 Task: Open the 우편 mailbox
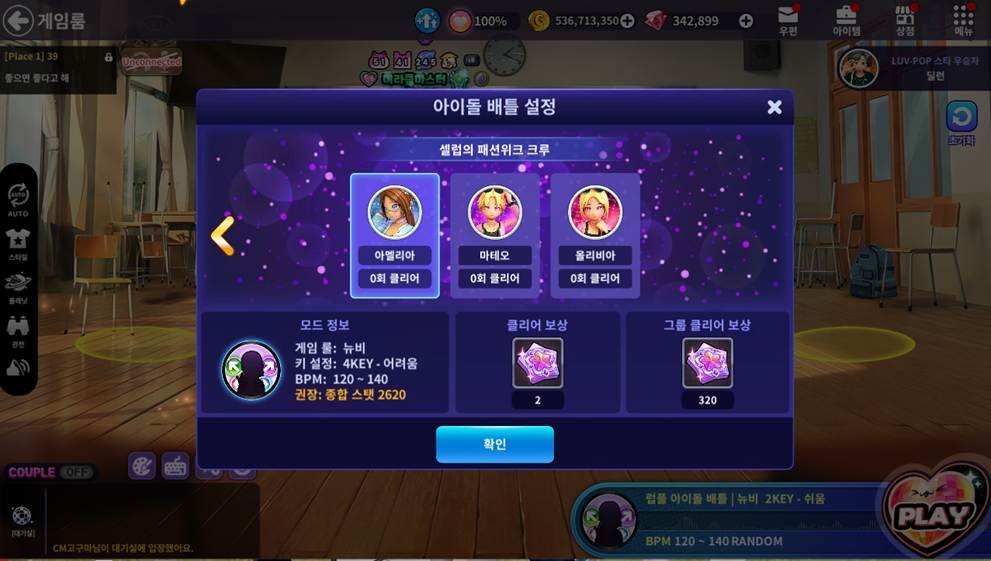point(788,19)
